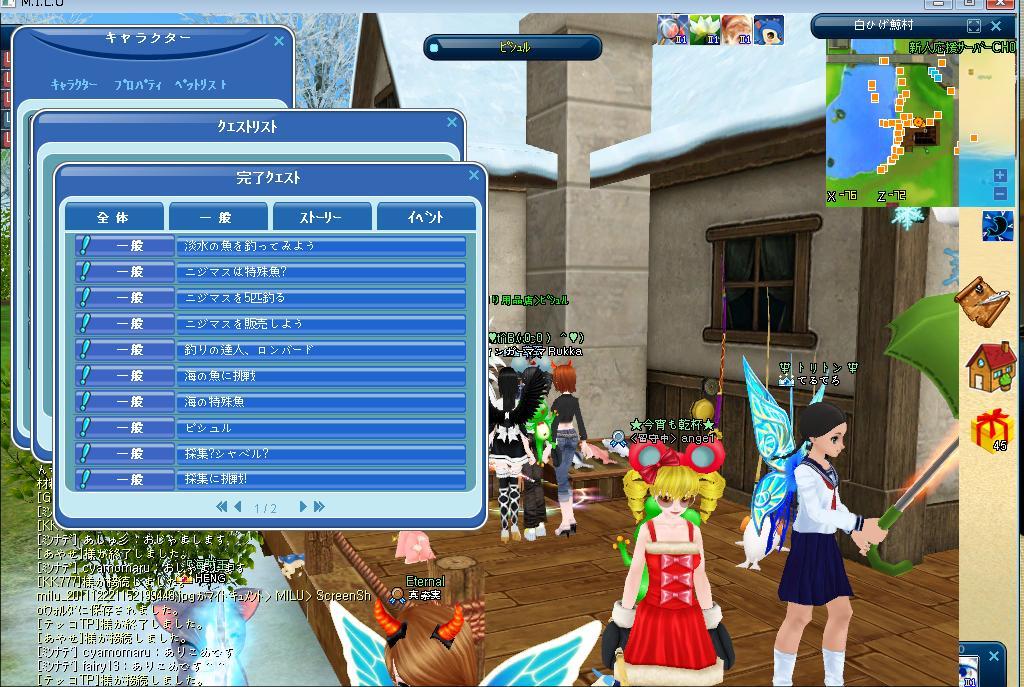Select the 海の特殊魚 quest entry
Viewport: 1024px width, 687px height.
pyautogui.click(x=321, y=402)
